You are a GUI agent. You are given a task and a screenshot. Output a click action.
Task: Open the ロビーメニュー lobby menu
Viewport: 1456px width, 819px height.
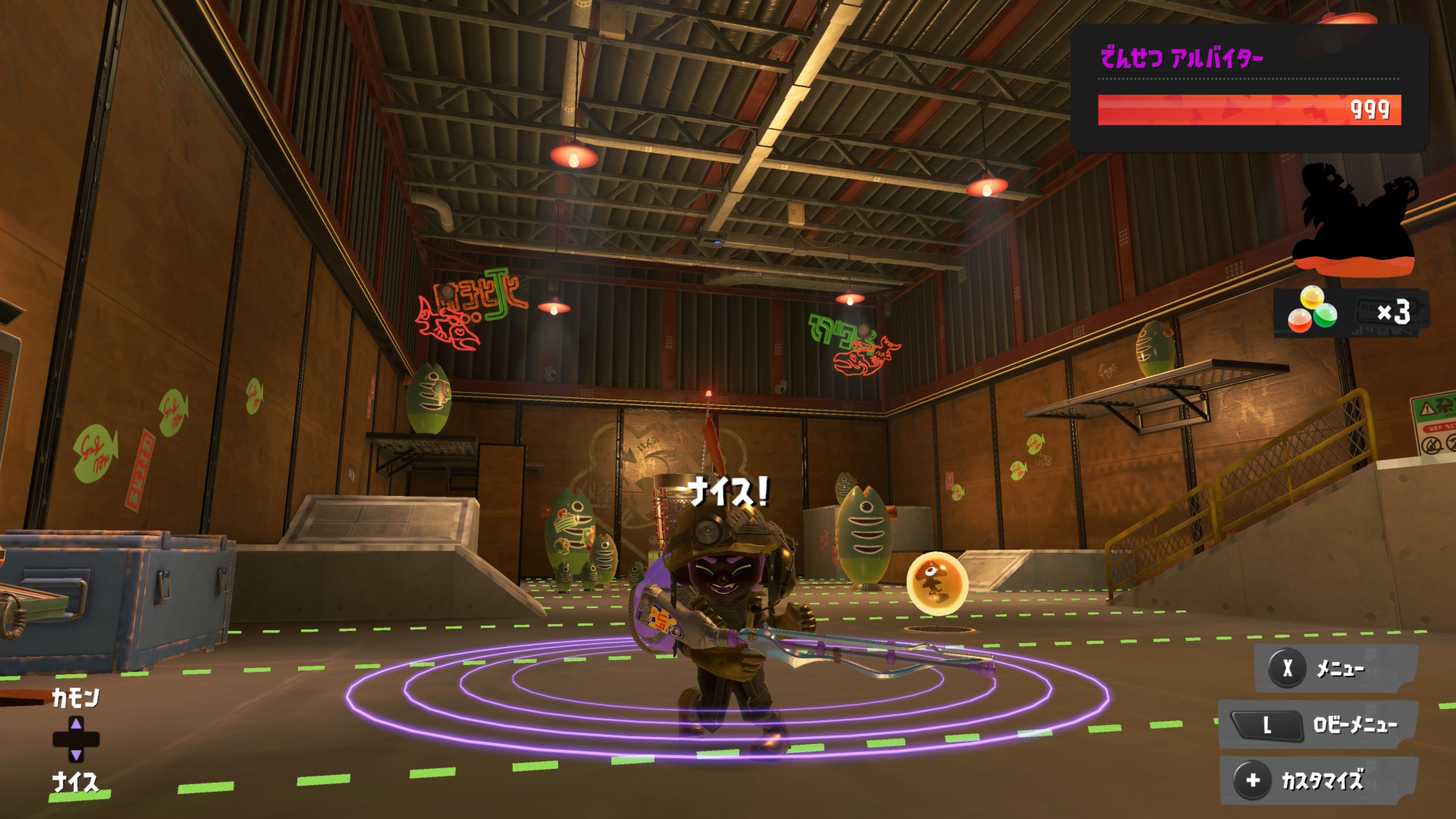click(x=1318, y=725)
